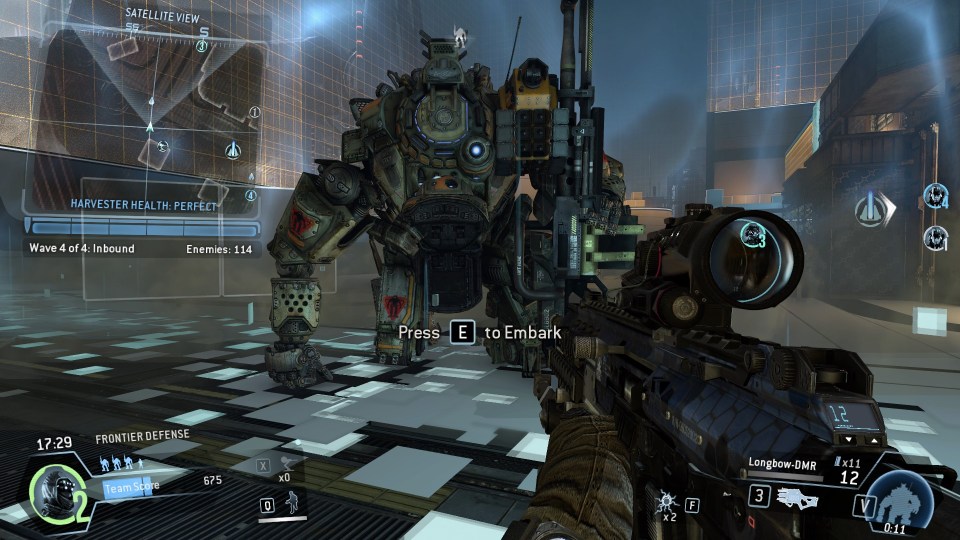Click marker 1 on the minimap
960x540 pixels.
coord(254,112)
